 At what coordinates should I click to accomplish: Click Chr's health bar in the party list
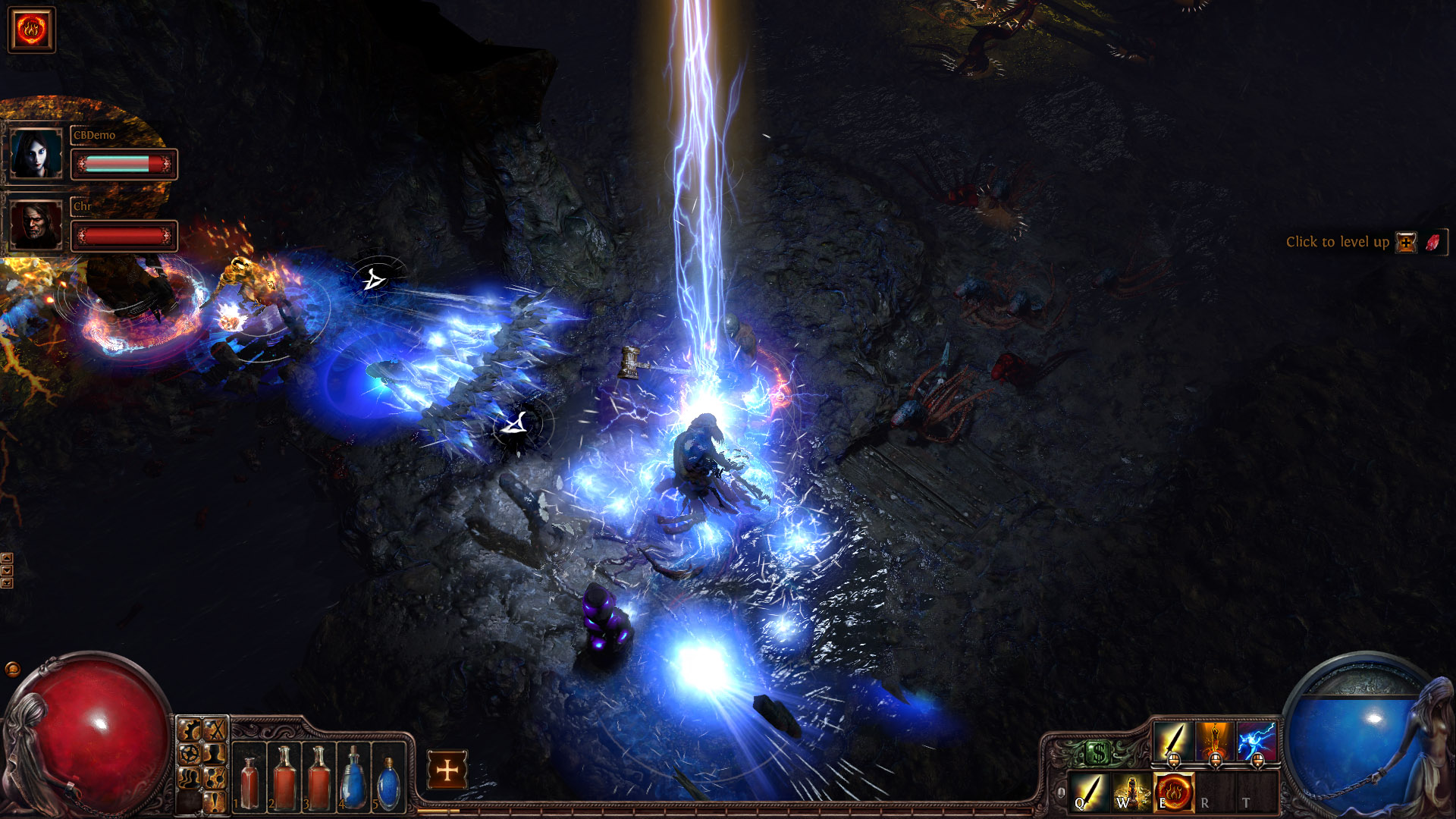pos(123,236)
